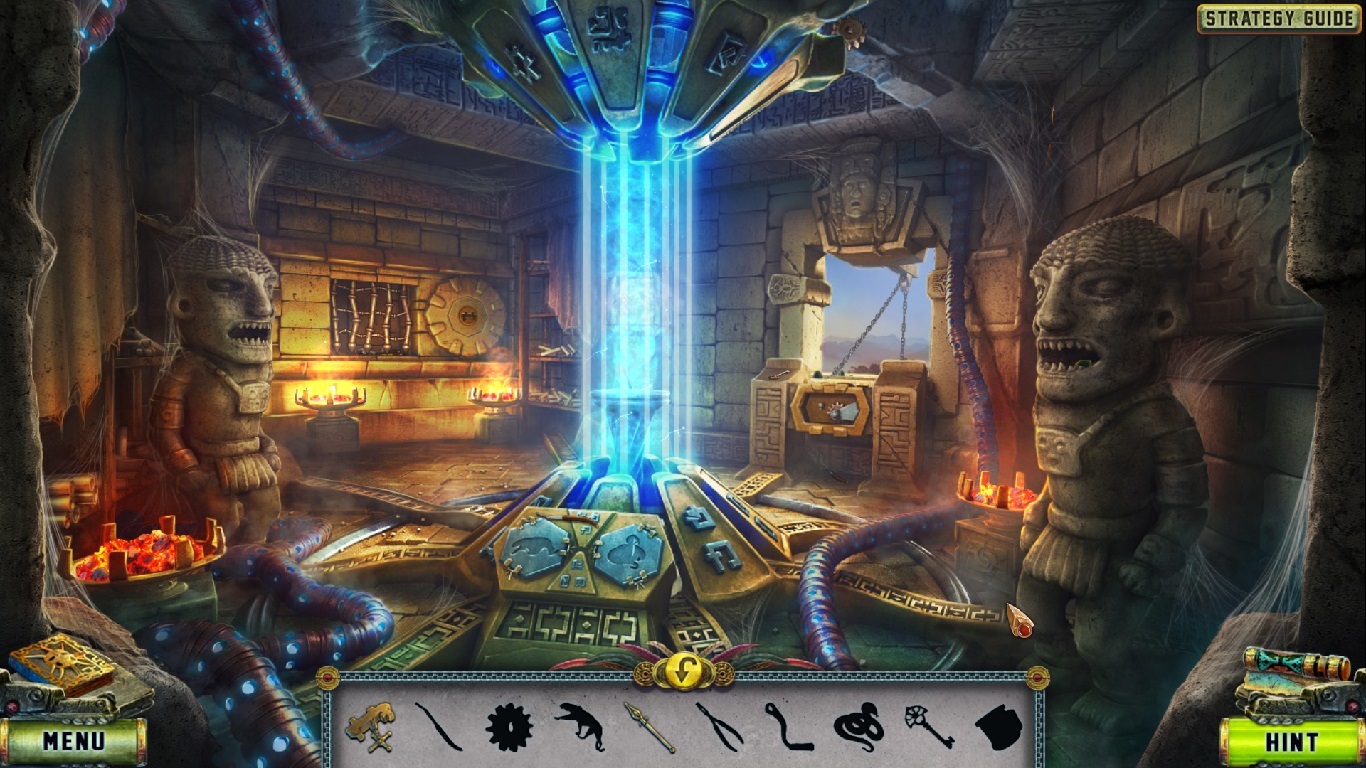Viewport: 1366px width, 768px height.
Task: Collapse the hidden object list with the arrow
Action: (683, 668)
